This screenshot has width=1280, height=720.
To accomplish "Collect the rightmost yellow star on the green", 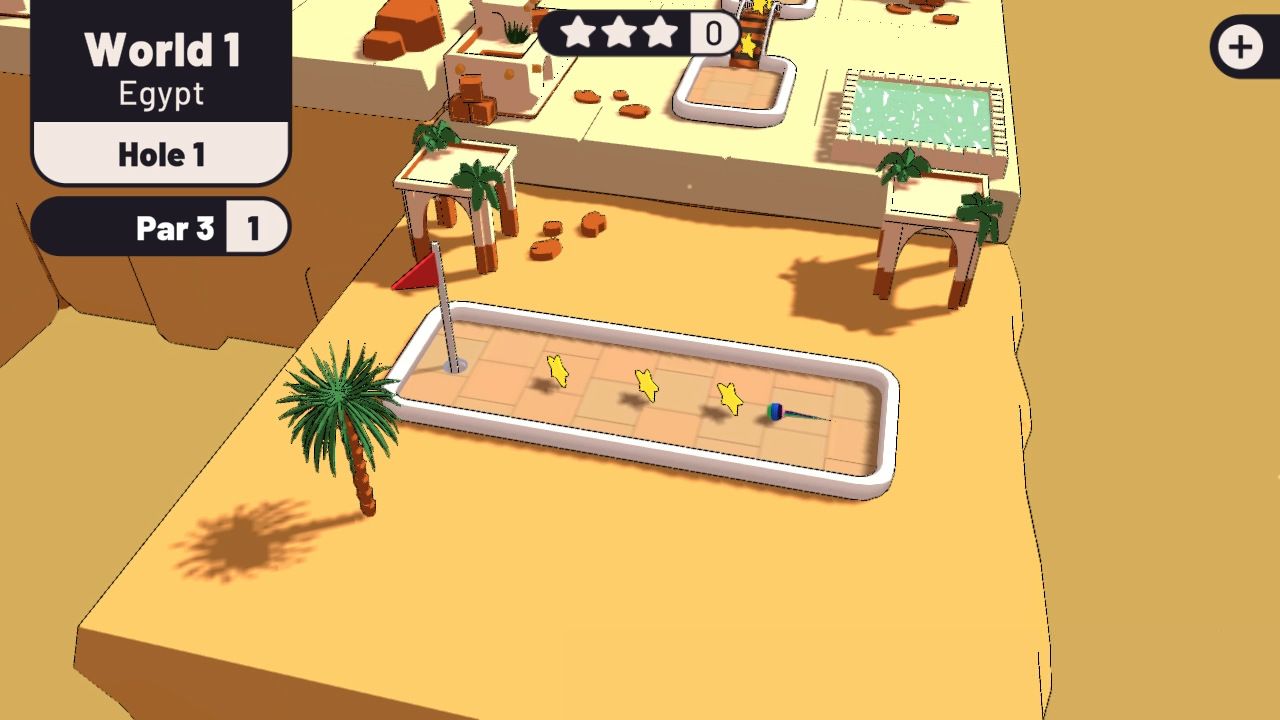I will [x=731, y=397].
